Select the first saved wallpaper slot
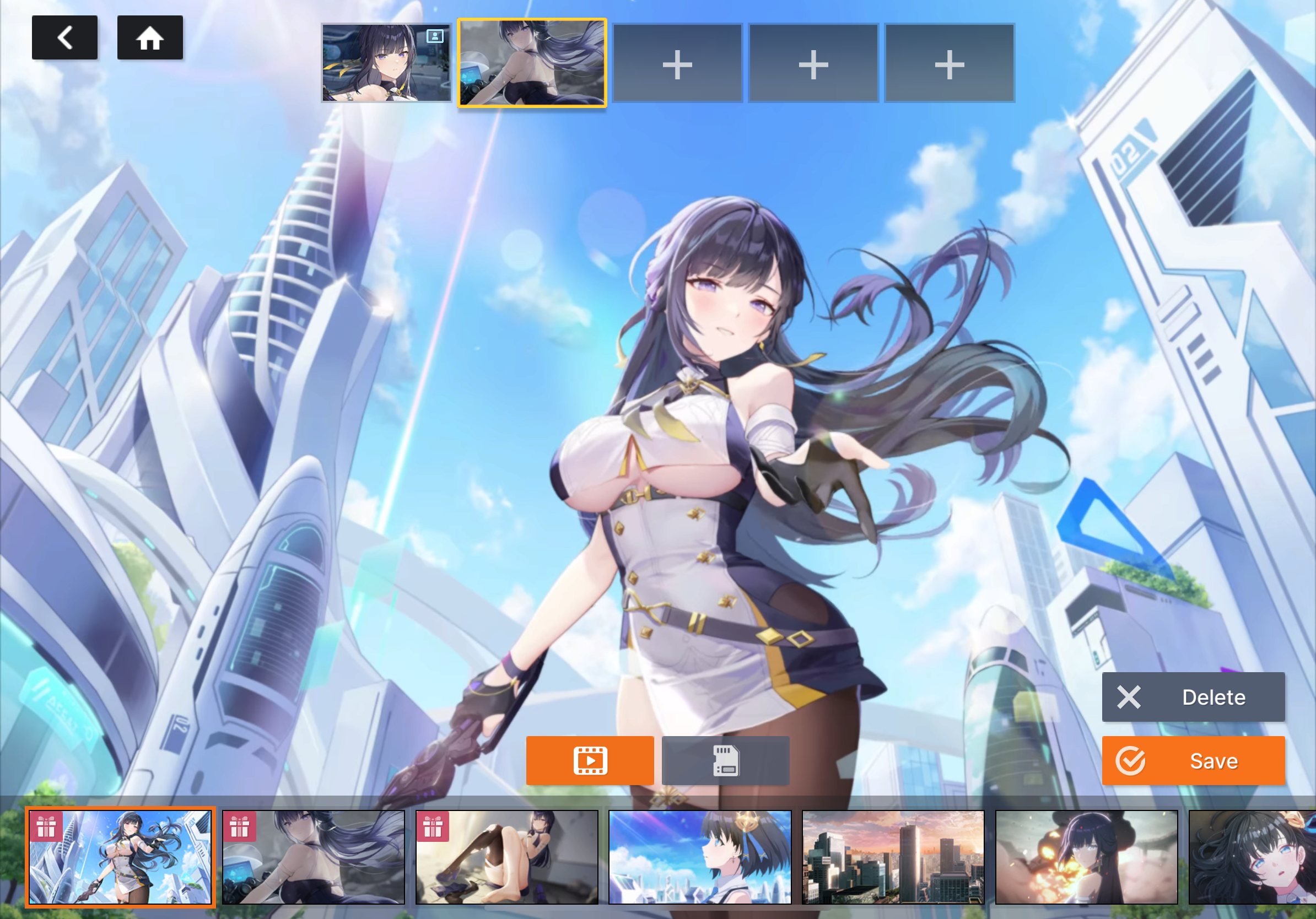 click(x=386, y=63)
